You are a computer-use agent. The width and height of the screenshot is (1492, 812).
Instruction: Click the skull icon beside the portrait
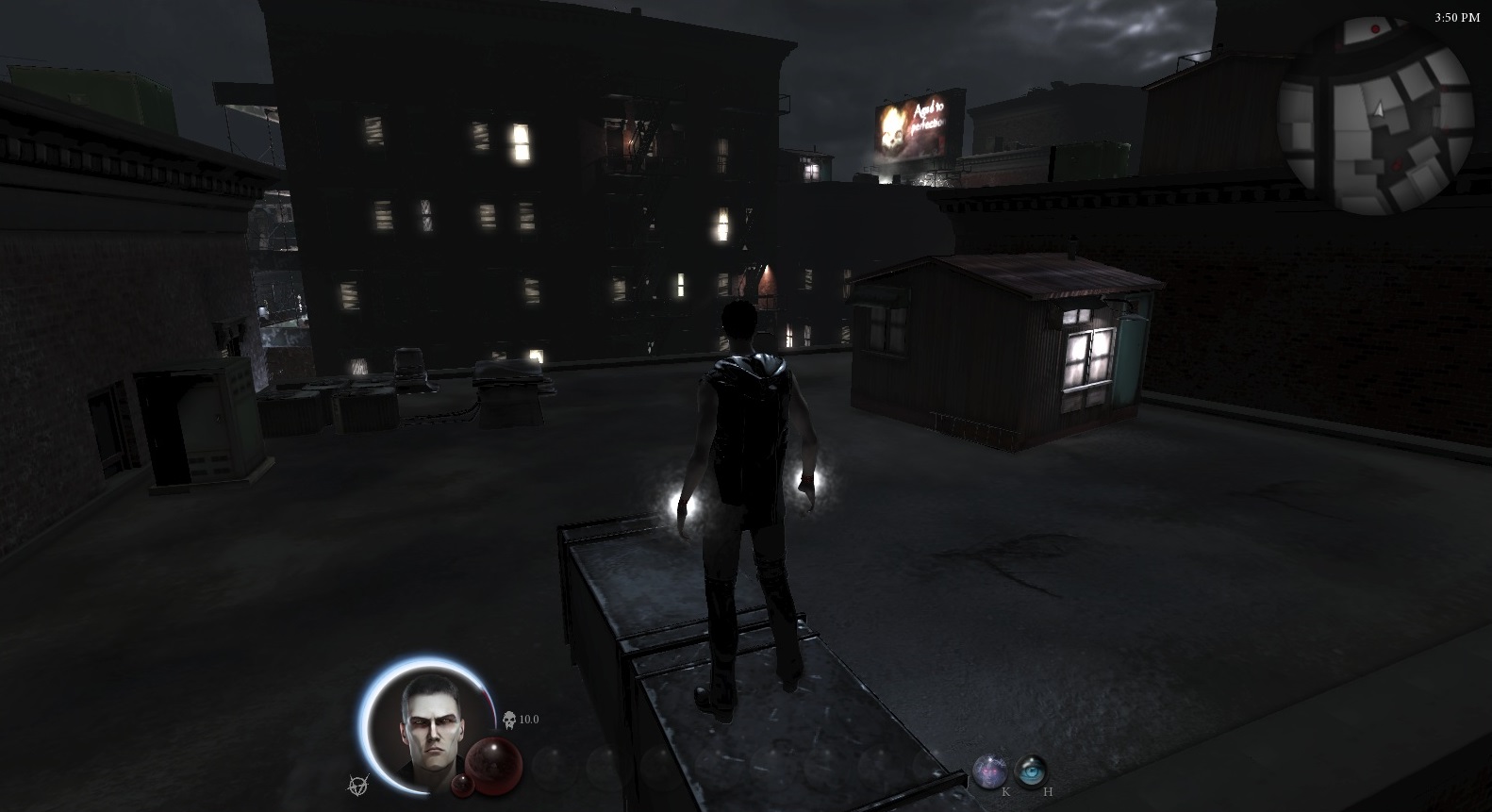[x=509, y=720]
